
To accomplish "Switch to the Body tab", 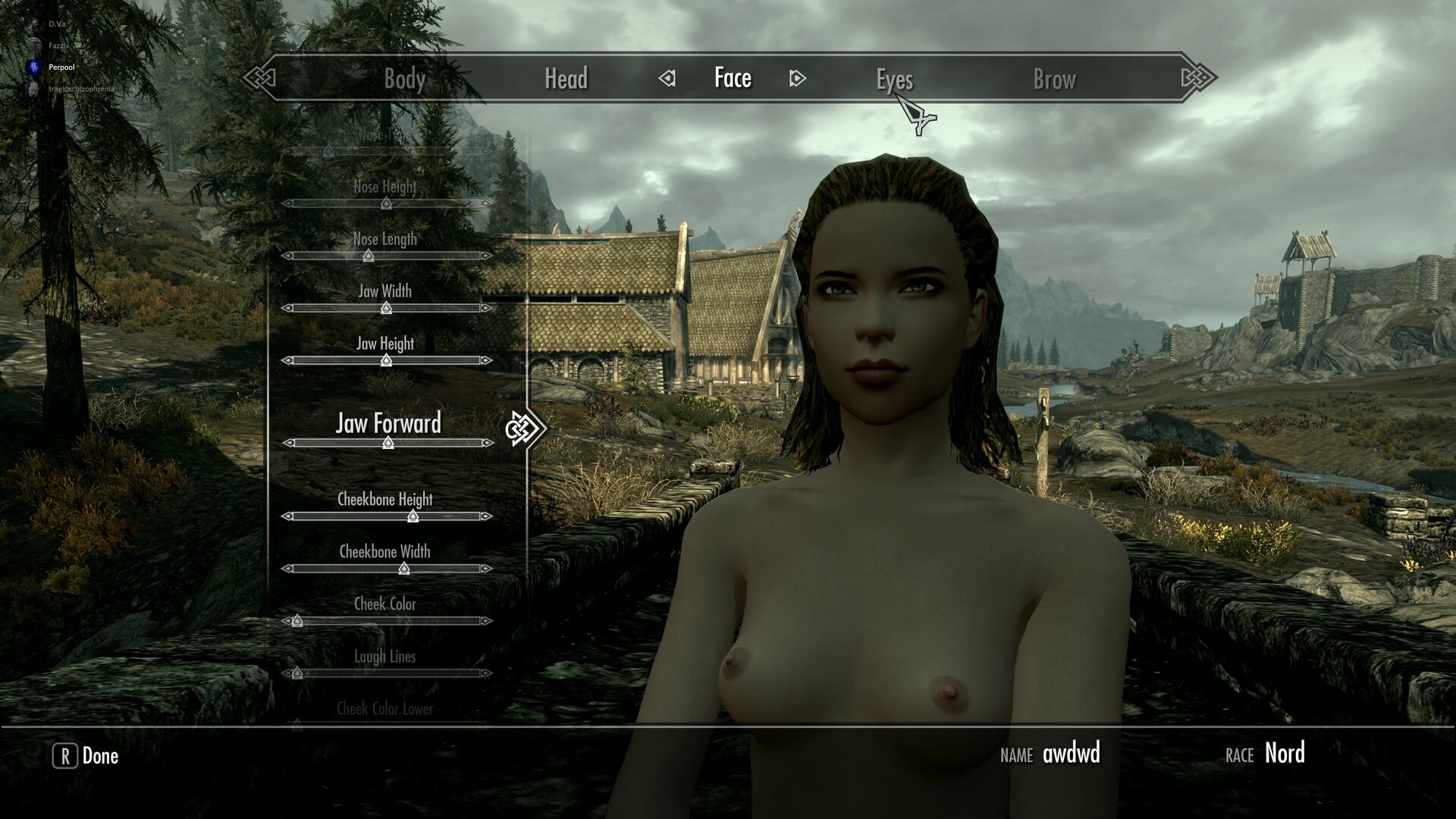I will 404,79.
